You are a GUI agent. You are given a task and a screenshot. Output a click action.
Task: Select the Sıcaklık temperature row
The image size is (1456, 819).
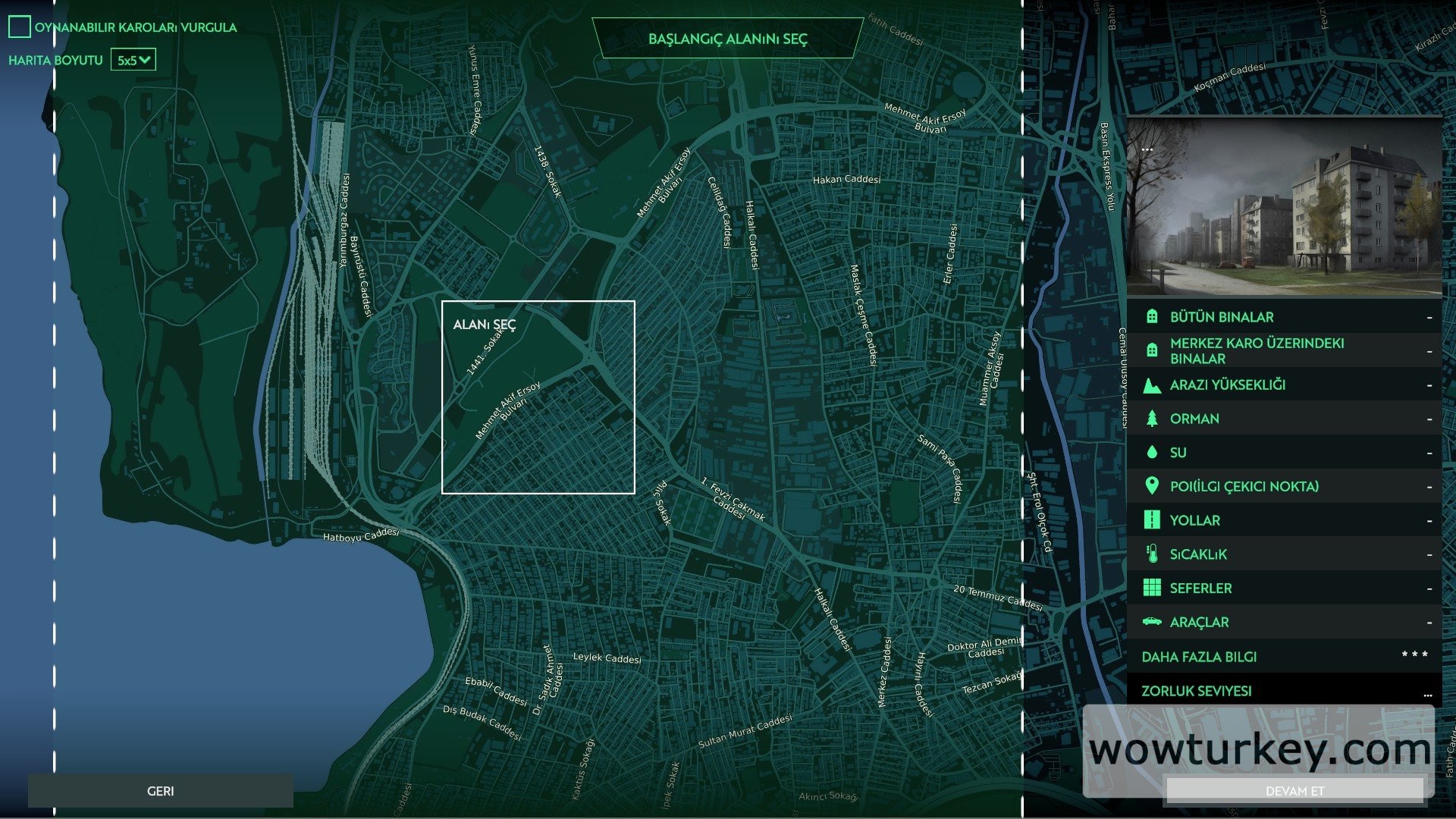coord(1284,554)
